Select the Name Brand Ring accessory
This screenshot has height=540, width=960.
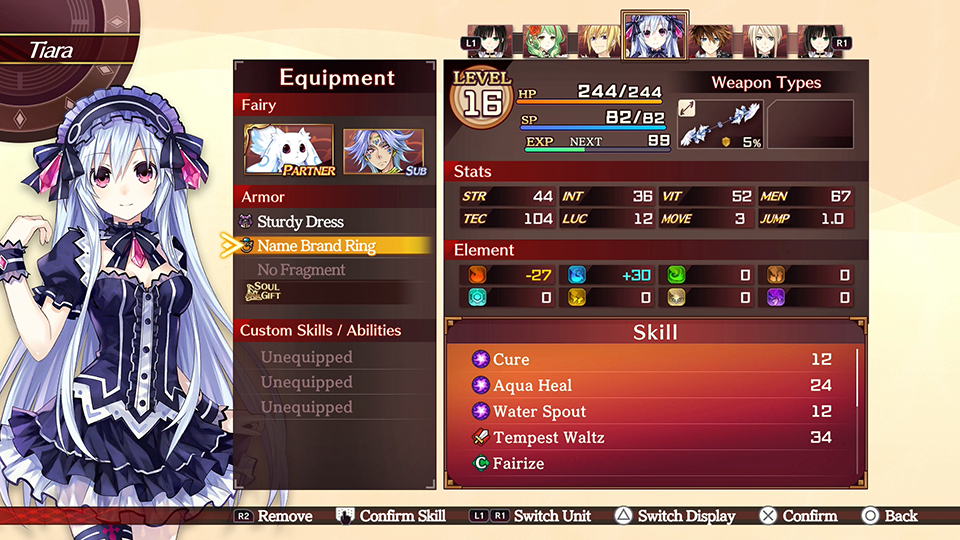pos(316,245)
